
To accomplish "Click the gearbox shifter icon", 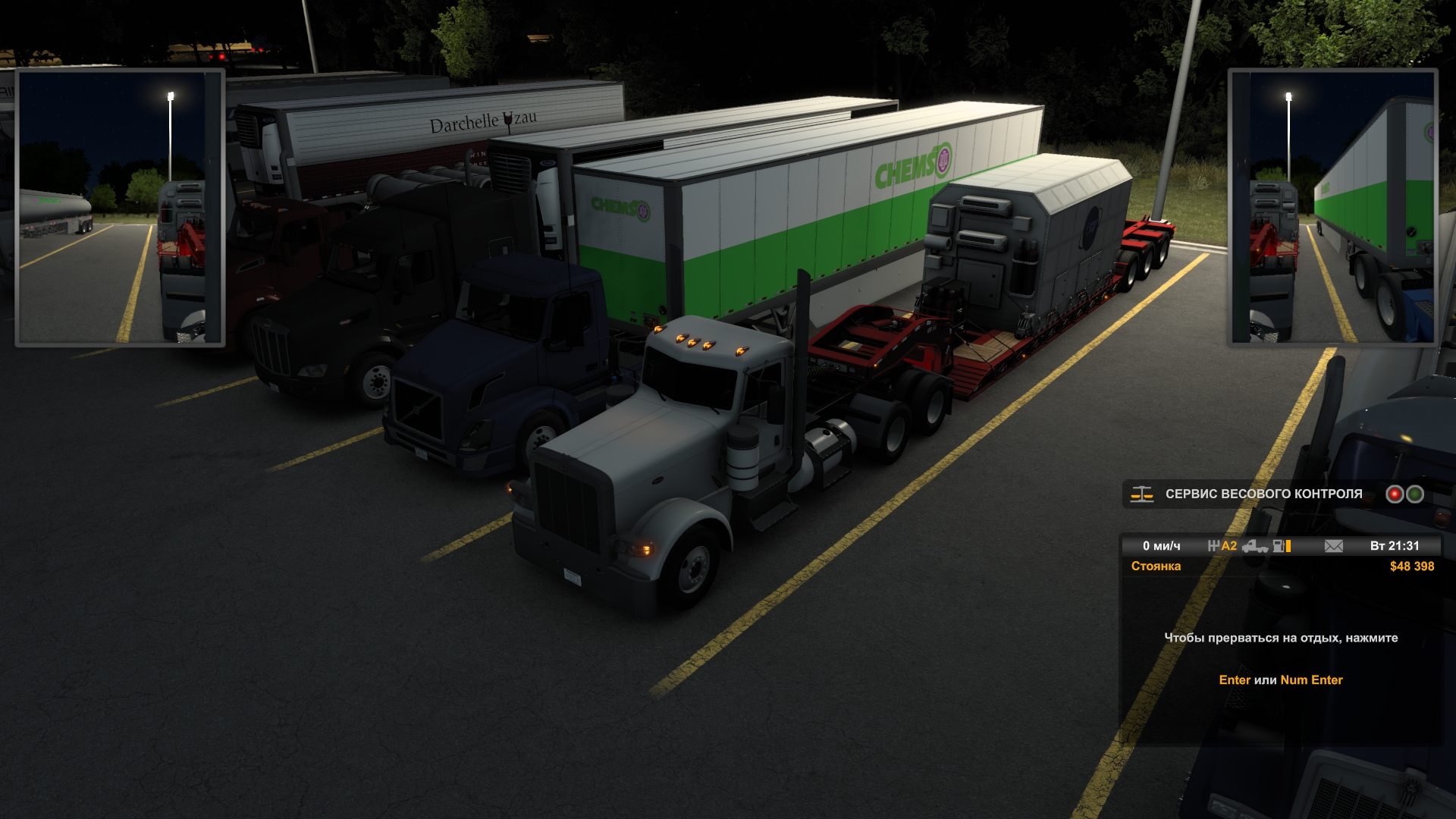I will (x=1213, y=546).
